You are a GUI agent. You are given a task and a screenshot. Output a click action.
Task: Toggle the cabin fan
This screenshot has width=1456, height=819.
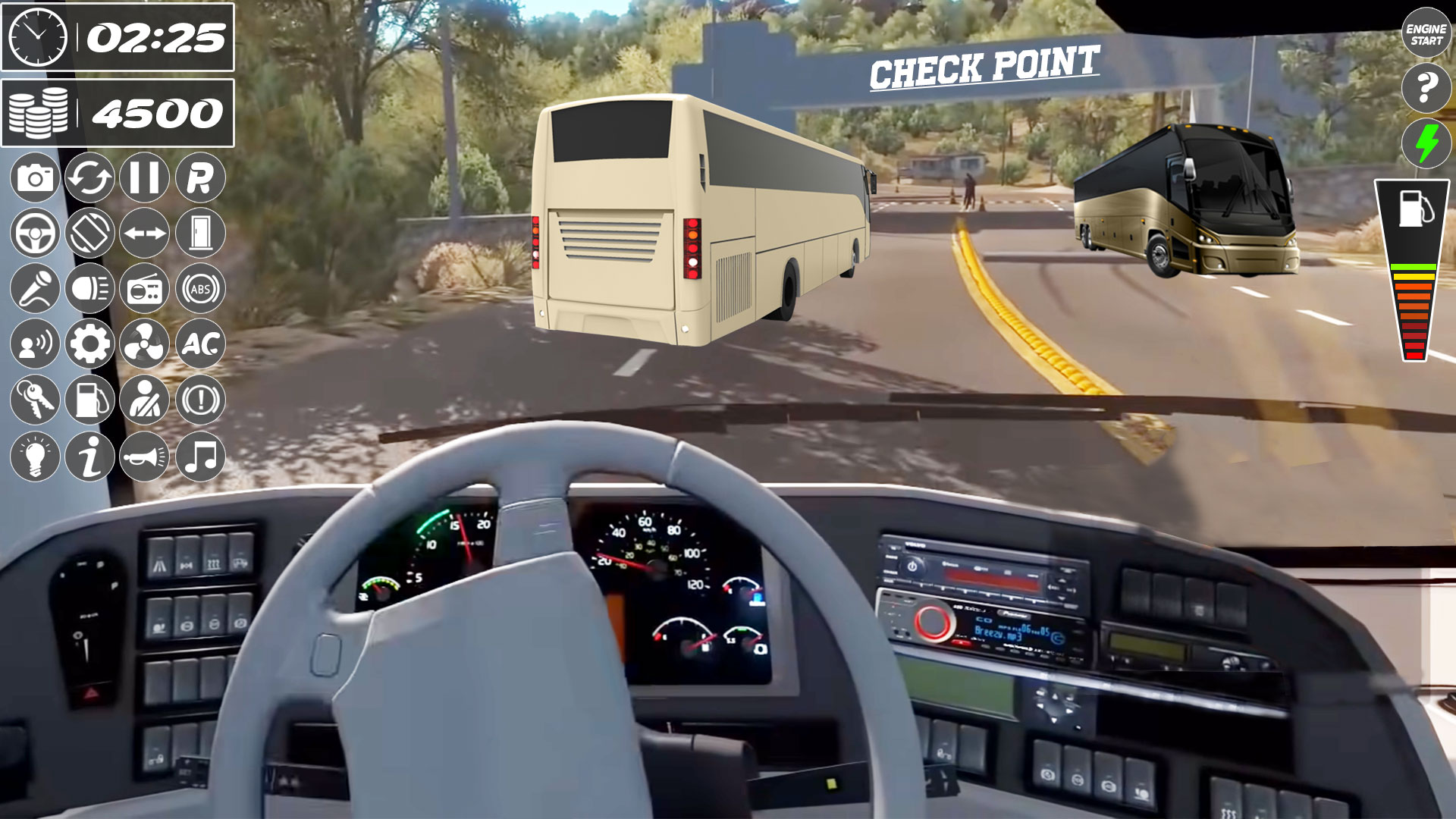coord(145,343)
